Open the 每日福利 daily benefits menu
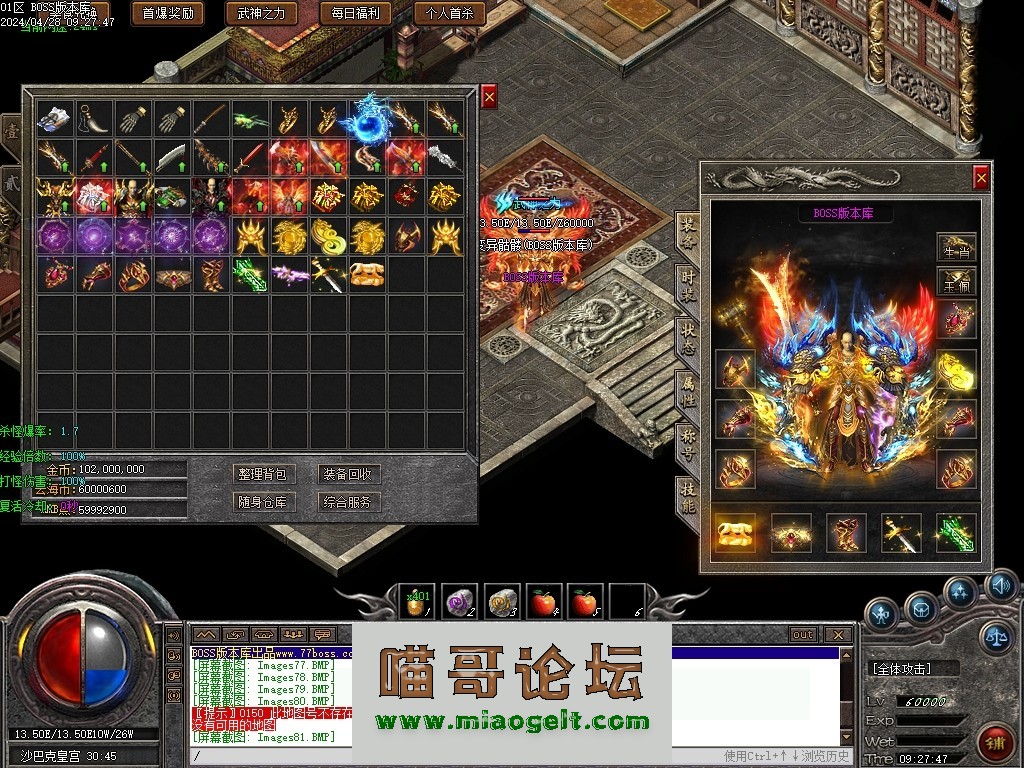 tap(355, 13)
